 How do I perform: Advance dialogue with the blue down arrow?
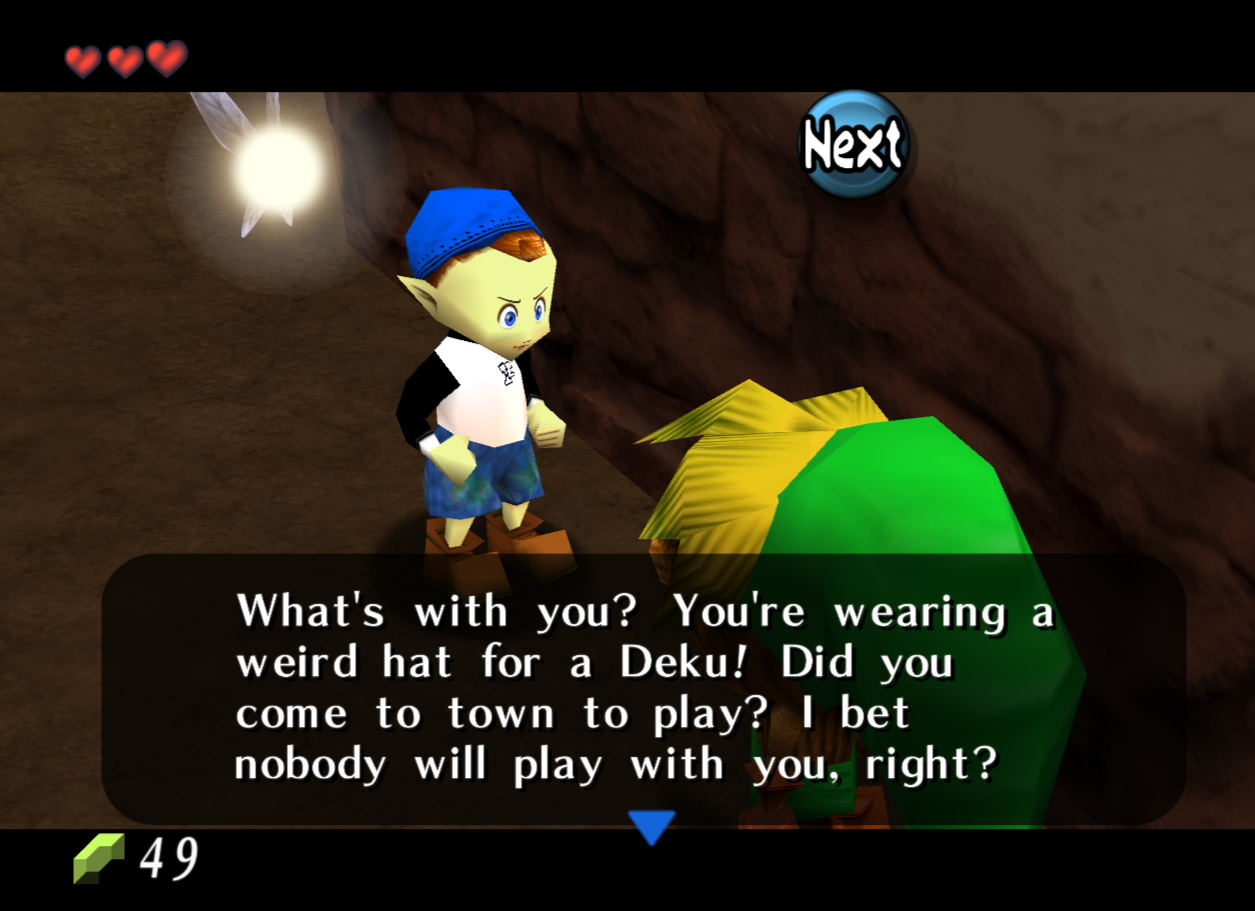tap(651, 826)
